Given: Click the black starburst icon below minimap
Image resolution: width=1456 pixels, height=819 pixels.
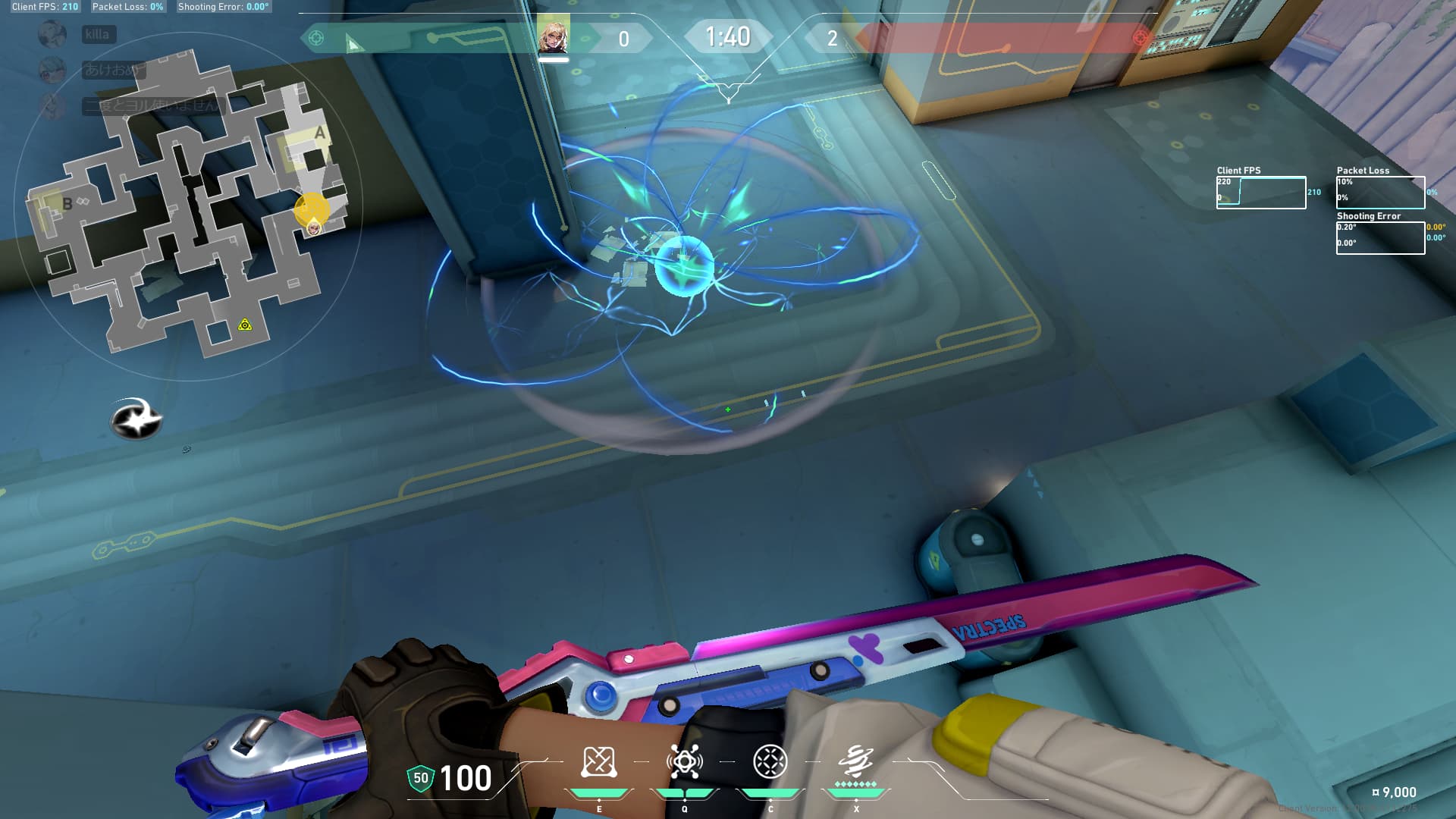Looking at the screenshot, I should click(136, 418).
